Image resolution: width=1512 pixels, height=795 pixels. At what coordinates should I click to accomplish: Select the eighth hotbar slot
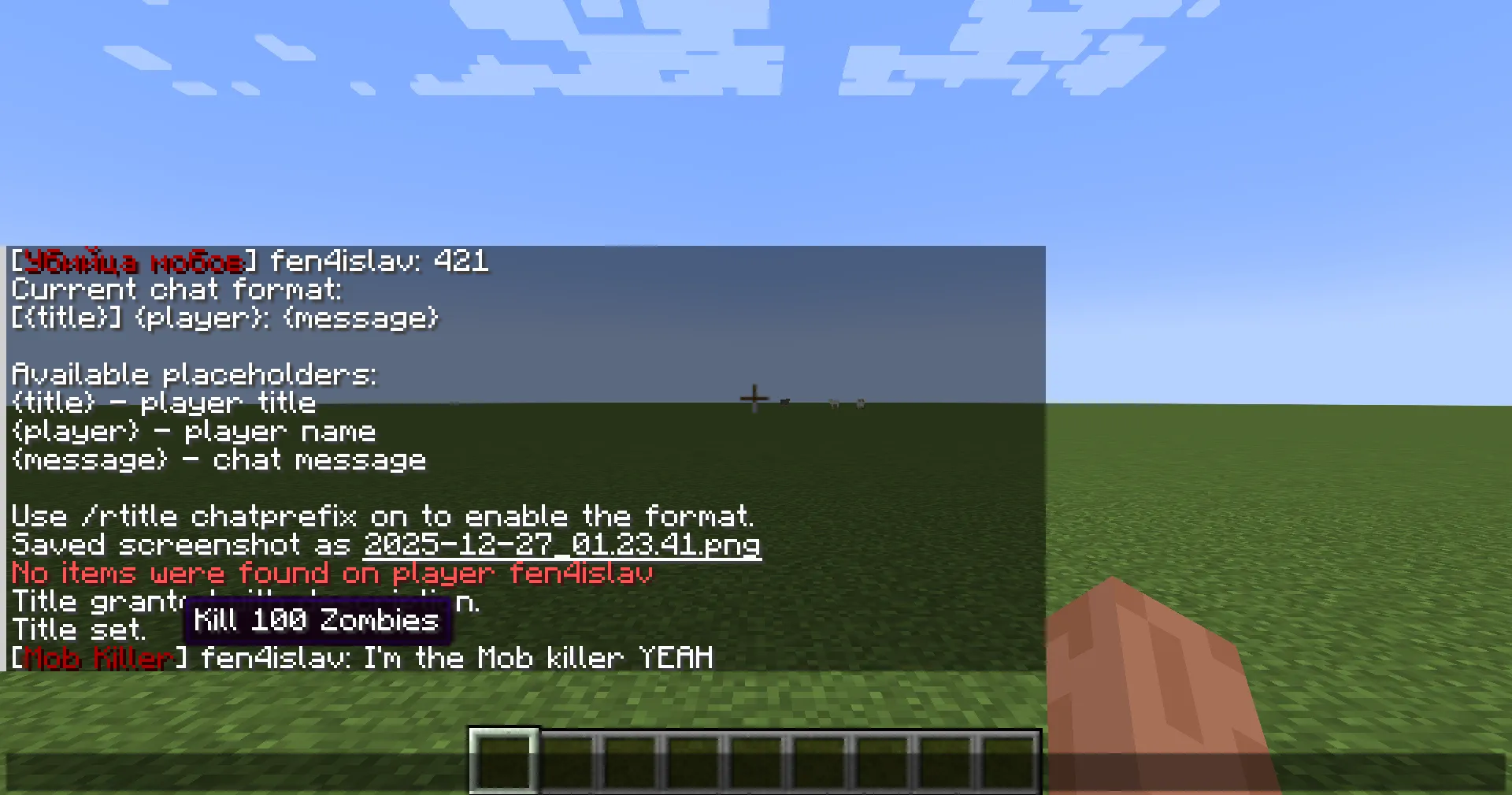pos(945,760)
